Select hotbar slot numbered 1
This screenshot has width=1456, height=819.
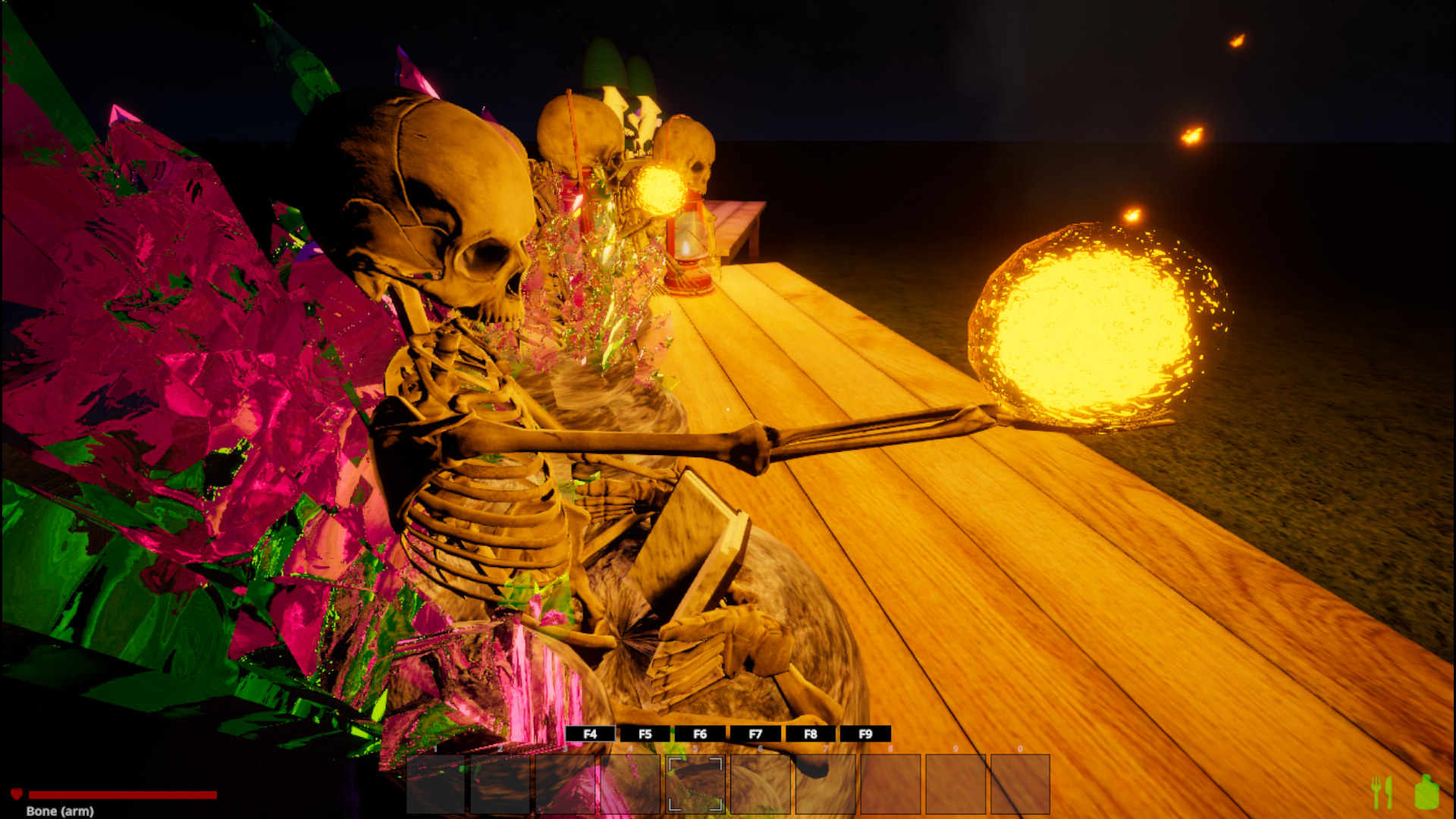coord(435,784)
